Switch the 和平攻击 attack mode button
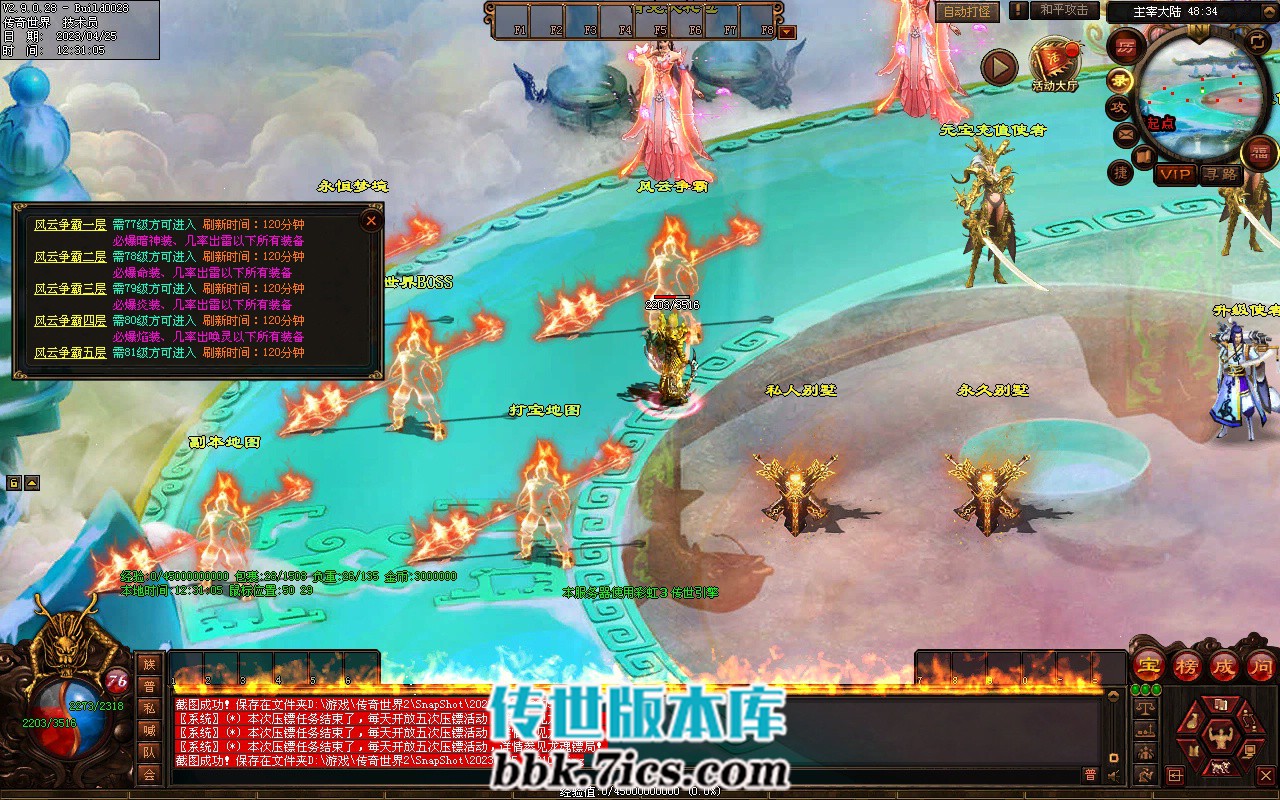Viewport: 1280px width, 800px height. click(x=1063, y=10)
